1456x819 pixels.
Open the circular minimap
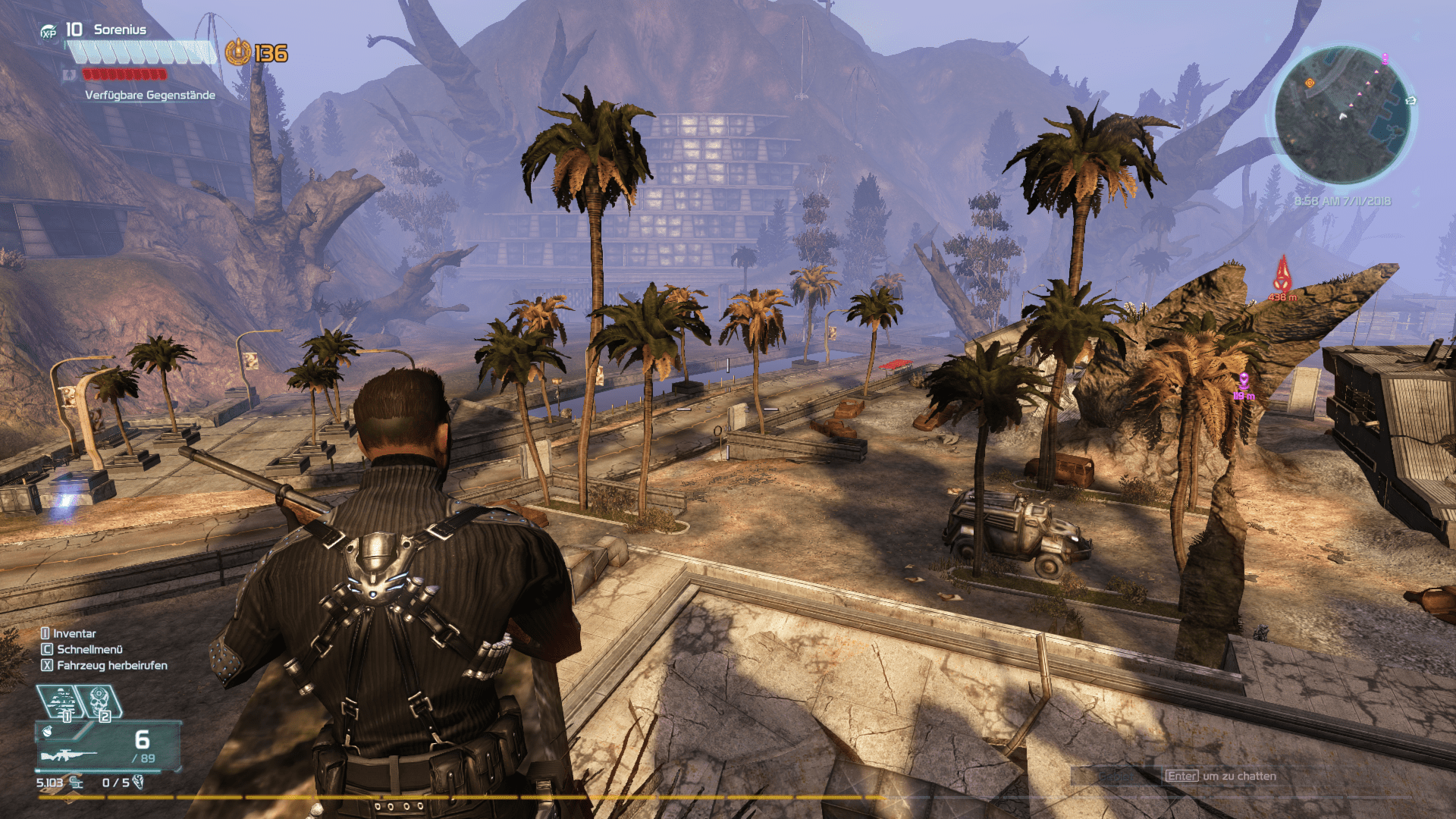[x=1341, y=115]
